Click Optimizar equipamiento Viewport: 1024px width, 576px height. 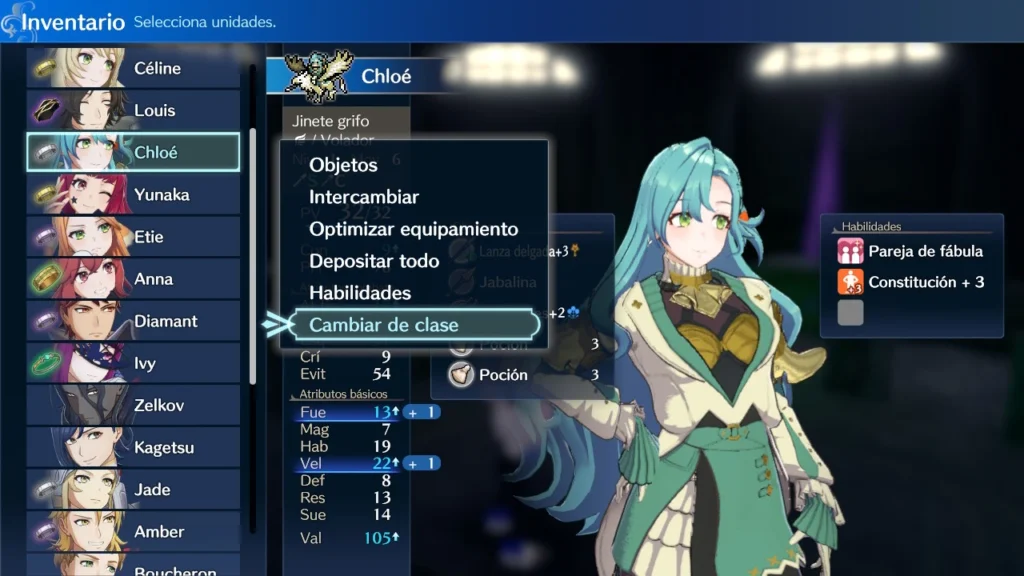(x=413, y=229)
